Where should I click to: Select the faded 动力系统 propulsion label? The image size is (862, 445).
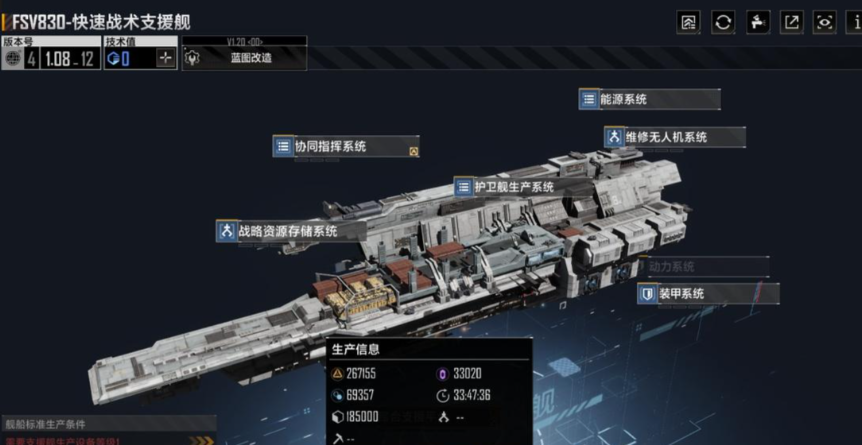[672, 267]
